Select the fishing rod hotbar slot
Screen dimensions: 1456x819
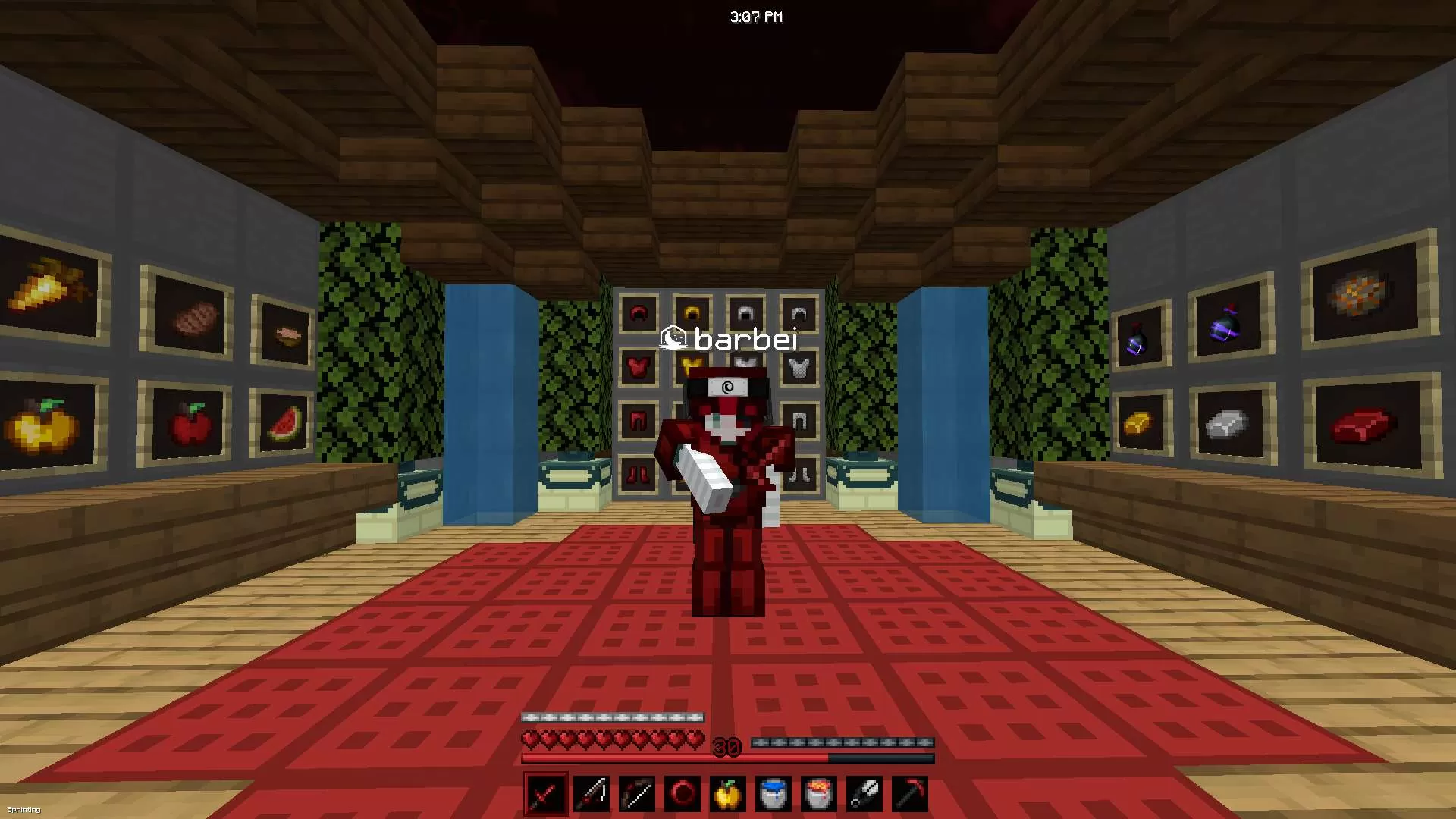[591, 793]
